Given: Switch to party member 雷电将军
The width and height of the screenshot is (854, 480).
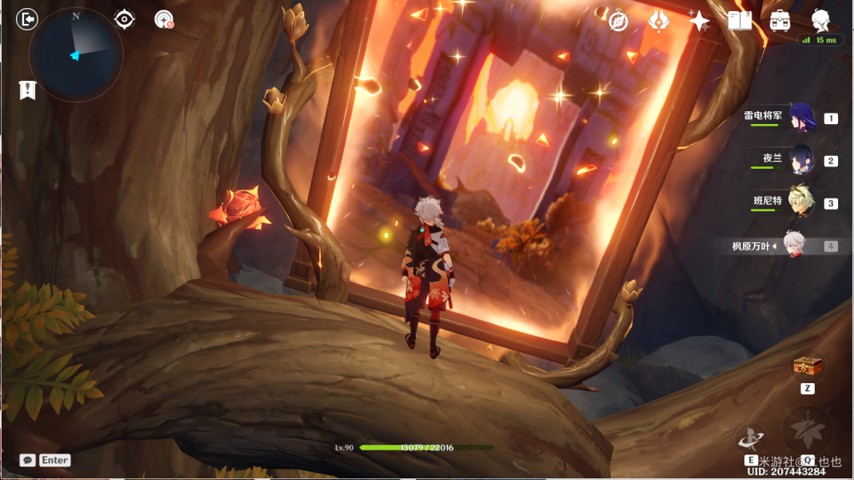Looking at the screenshot, I should click(x=801, y=117).
